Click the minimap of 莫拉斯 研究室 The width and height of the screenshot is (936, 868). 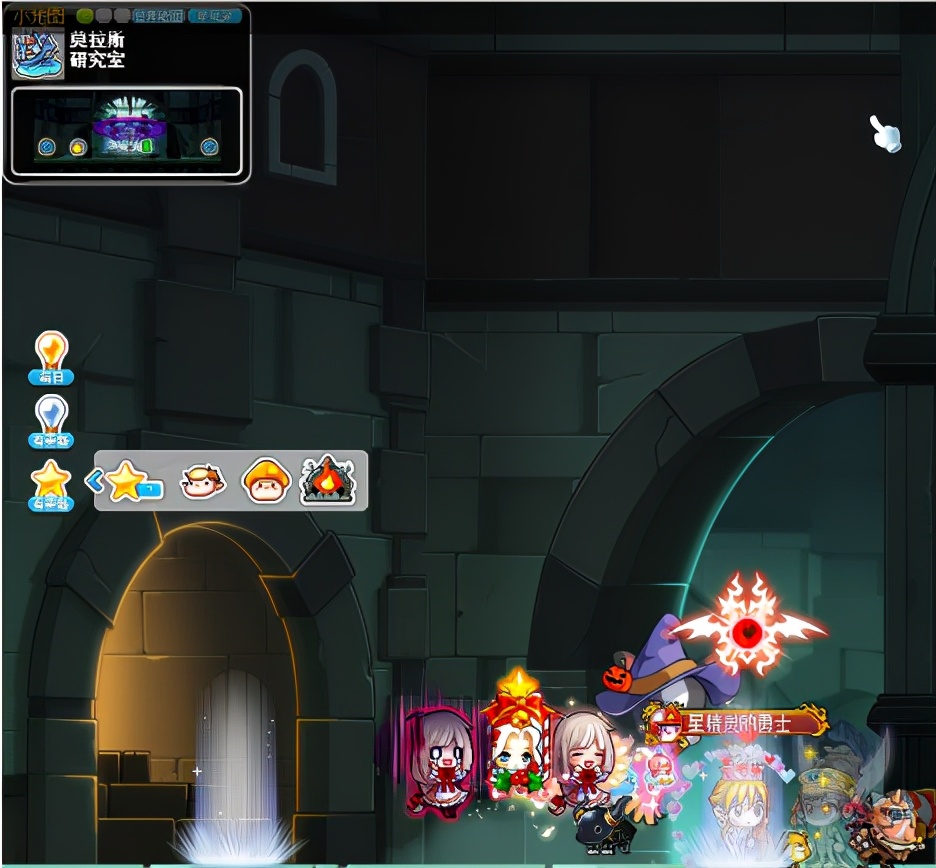pos(127,131)
